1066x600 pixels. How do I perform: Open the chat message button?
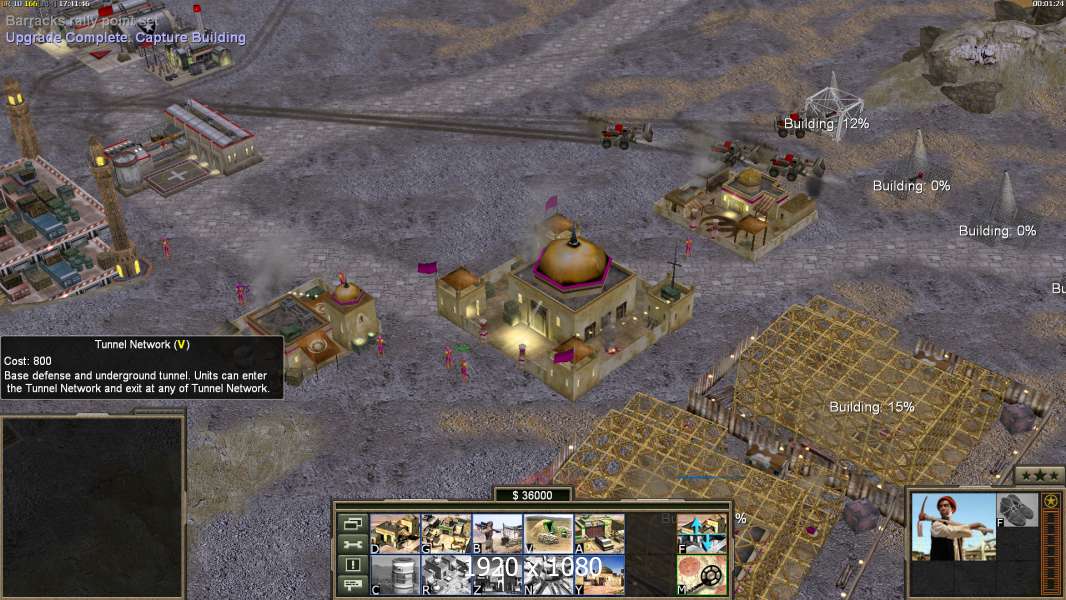coord(353,586)
